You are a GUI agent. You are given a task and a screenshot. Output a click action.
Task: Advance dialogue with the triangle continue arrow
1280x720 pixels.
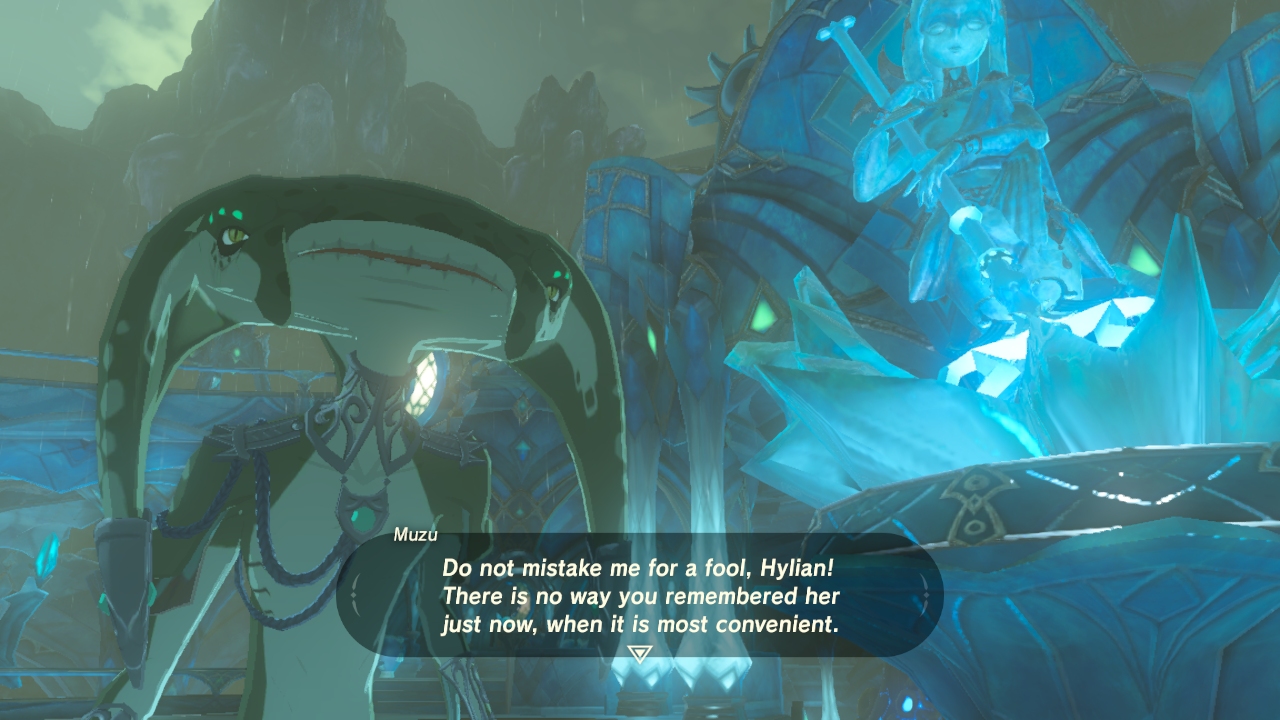point(639,654)
